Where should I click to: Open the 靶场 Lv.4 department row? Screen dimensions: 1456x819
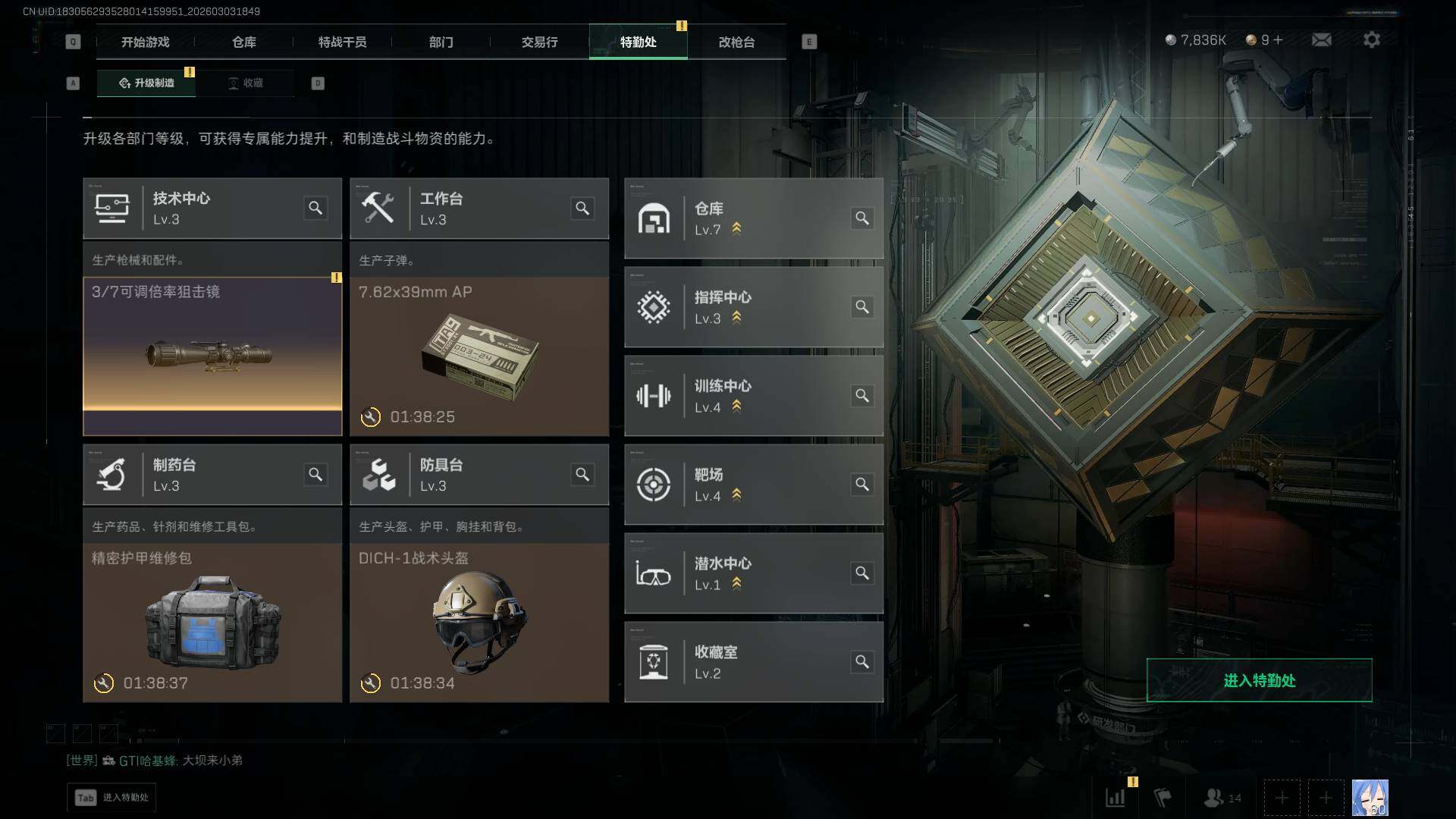click(753, 485)
